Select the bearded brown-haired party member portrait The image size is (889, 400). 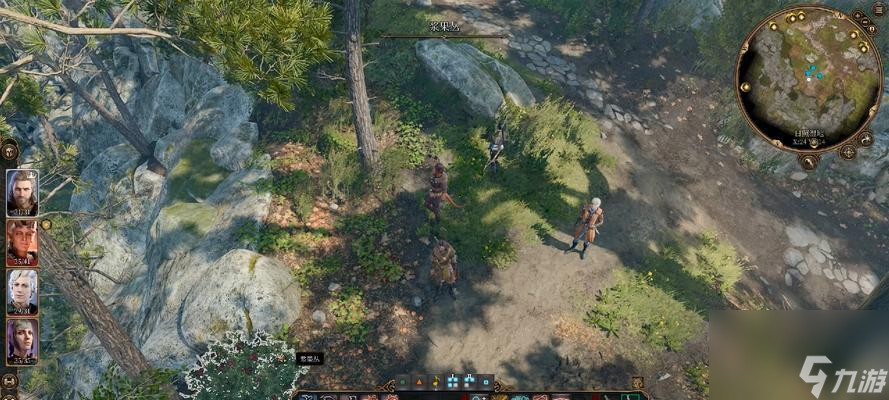click(x=22, y=192)
